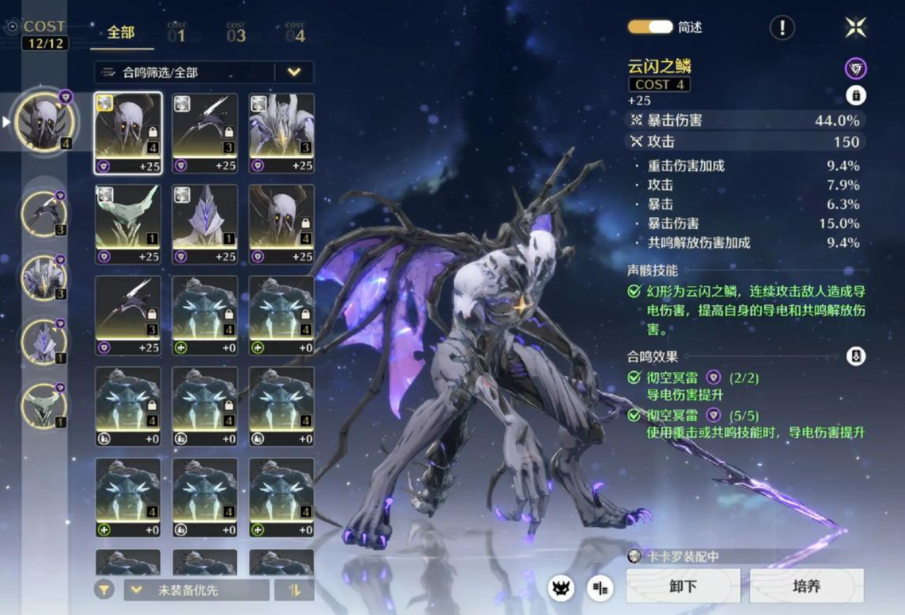Toggle the 简述 brief description switch
Screen dimensions: 905x615
click(649, 28)
